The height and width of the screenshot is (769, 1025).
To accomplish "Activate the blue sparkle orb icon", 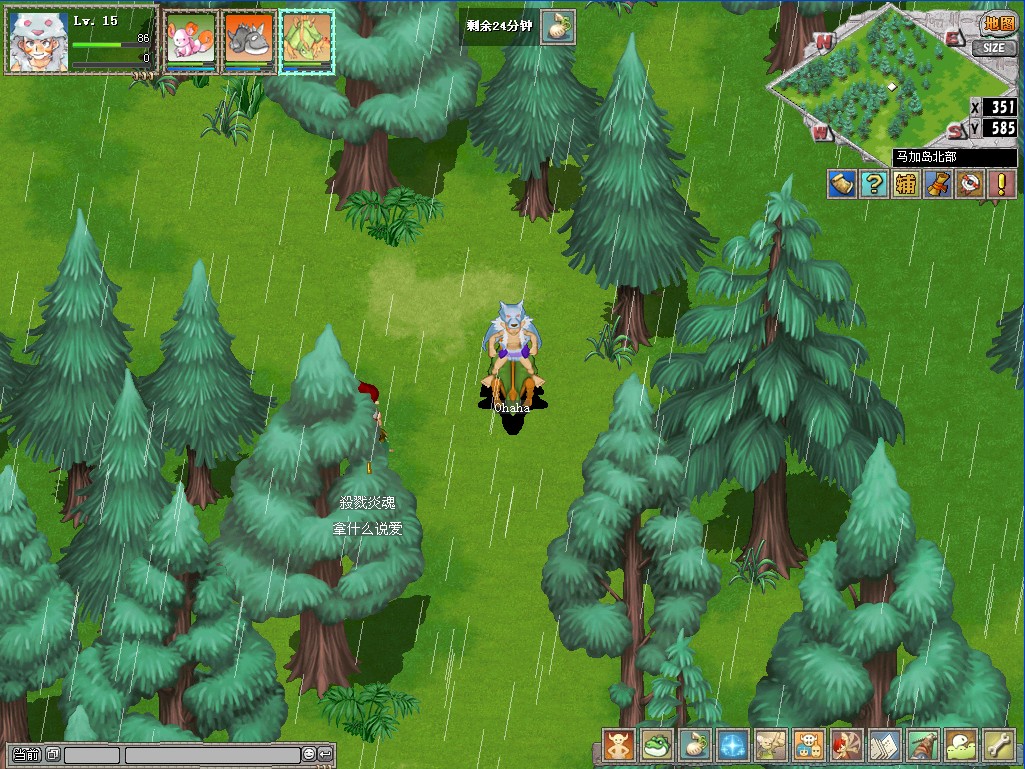I will click(733, 745).
